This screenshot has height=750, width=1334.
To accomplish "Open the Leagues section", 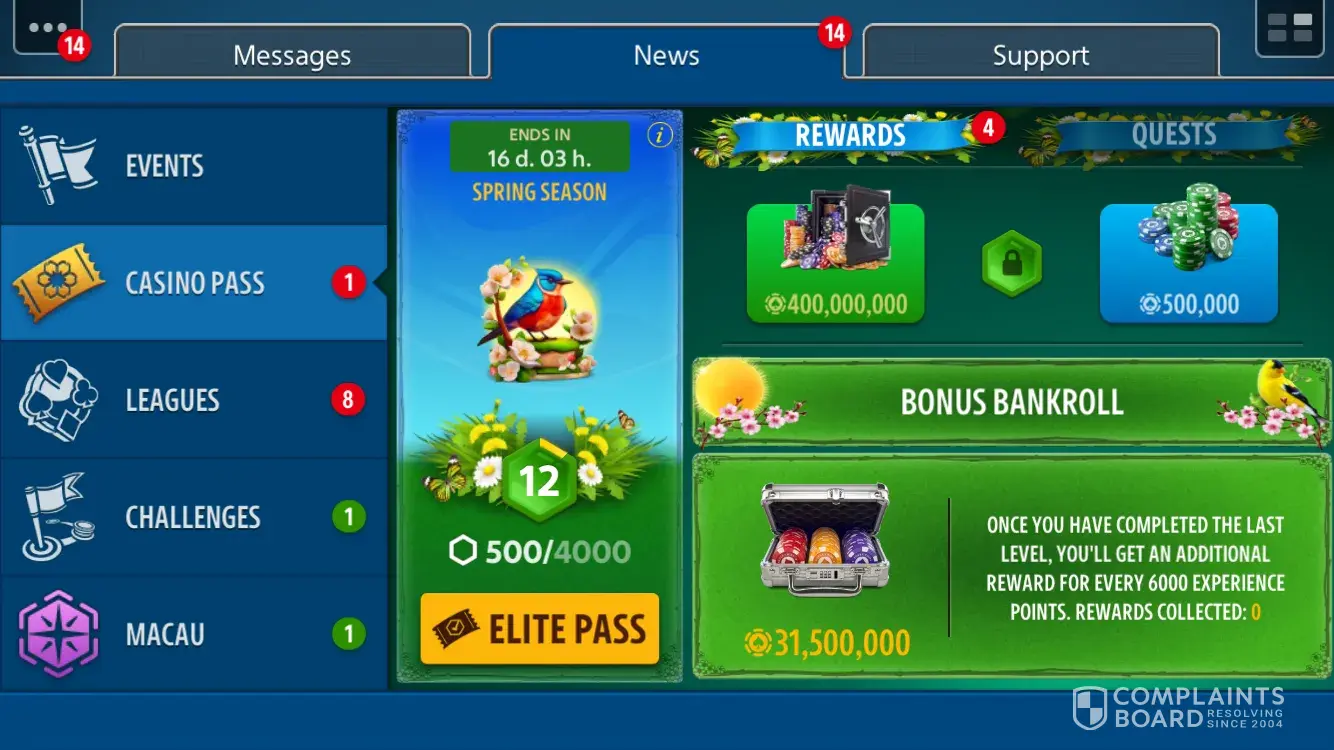I will pyautogui.click(x=193, y=400).
